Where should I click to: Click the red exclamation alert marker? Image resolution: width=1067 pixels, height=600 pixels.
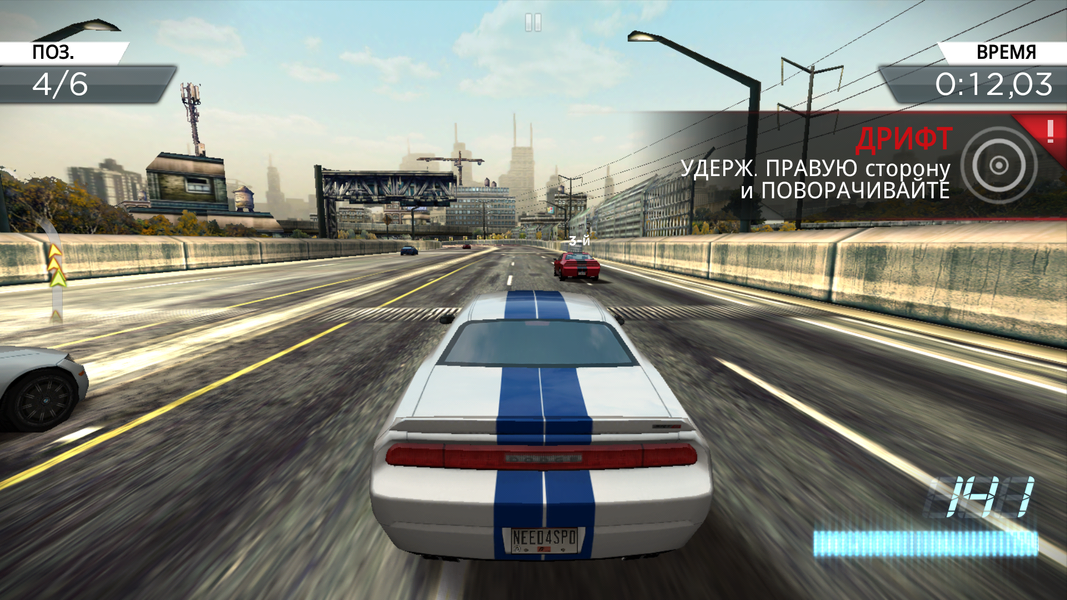coord(1050,129)
